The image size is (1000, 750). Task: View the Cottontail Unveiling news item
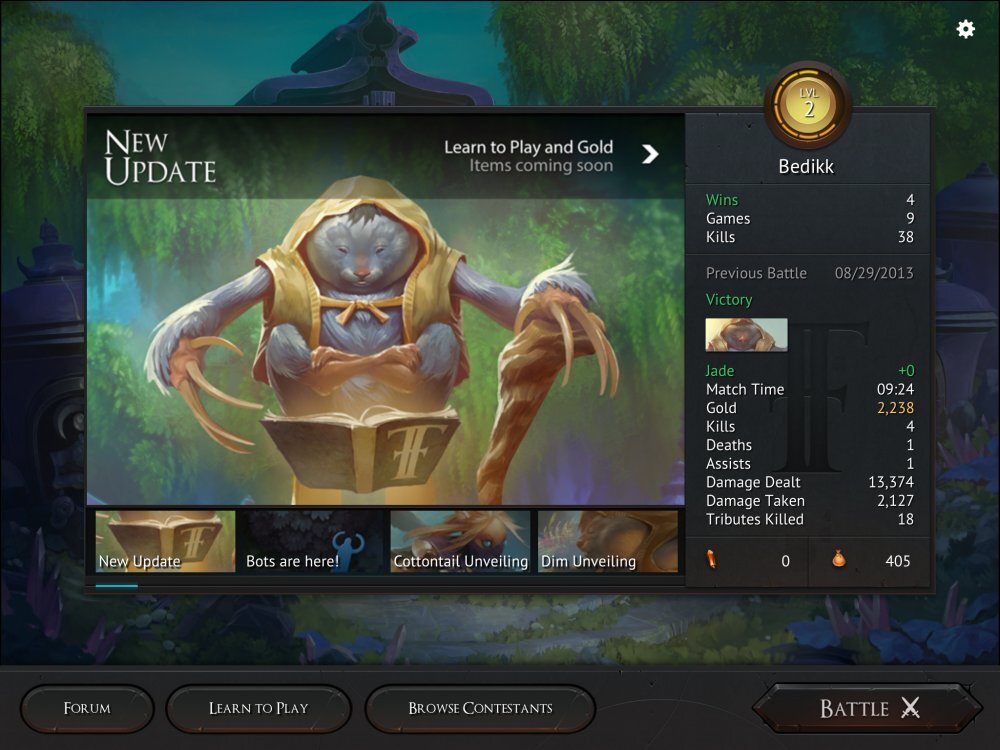click(x=460, y=541)
